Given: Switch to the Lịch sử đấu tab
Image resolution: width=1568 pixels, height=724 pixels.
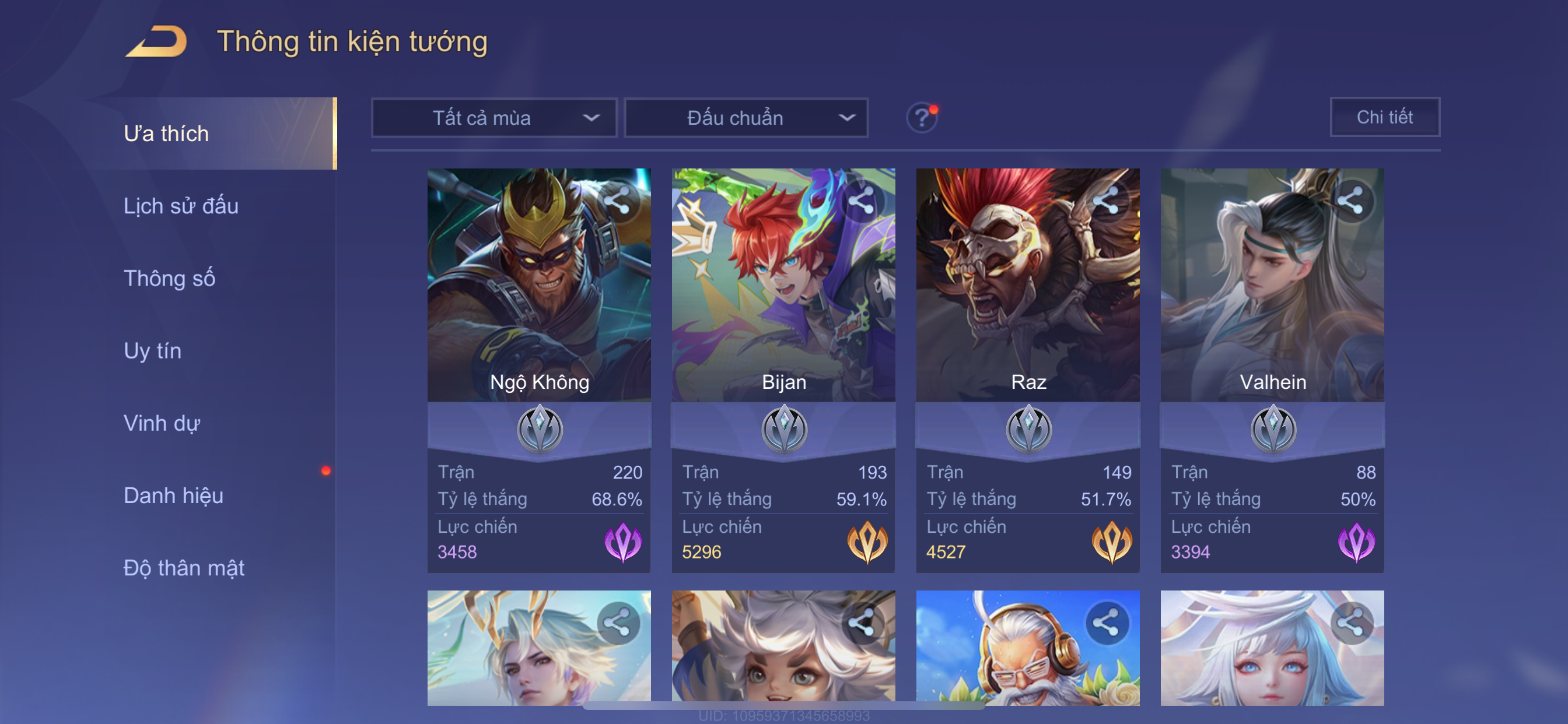Looking at the screenshot, I should [181, 206].
